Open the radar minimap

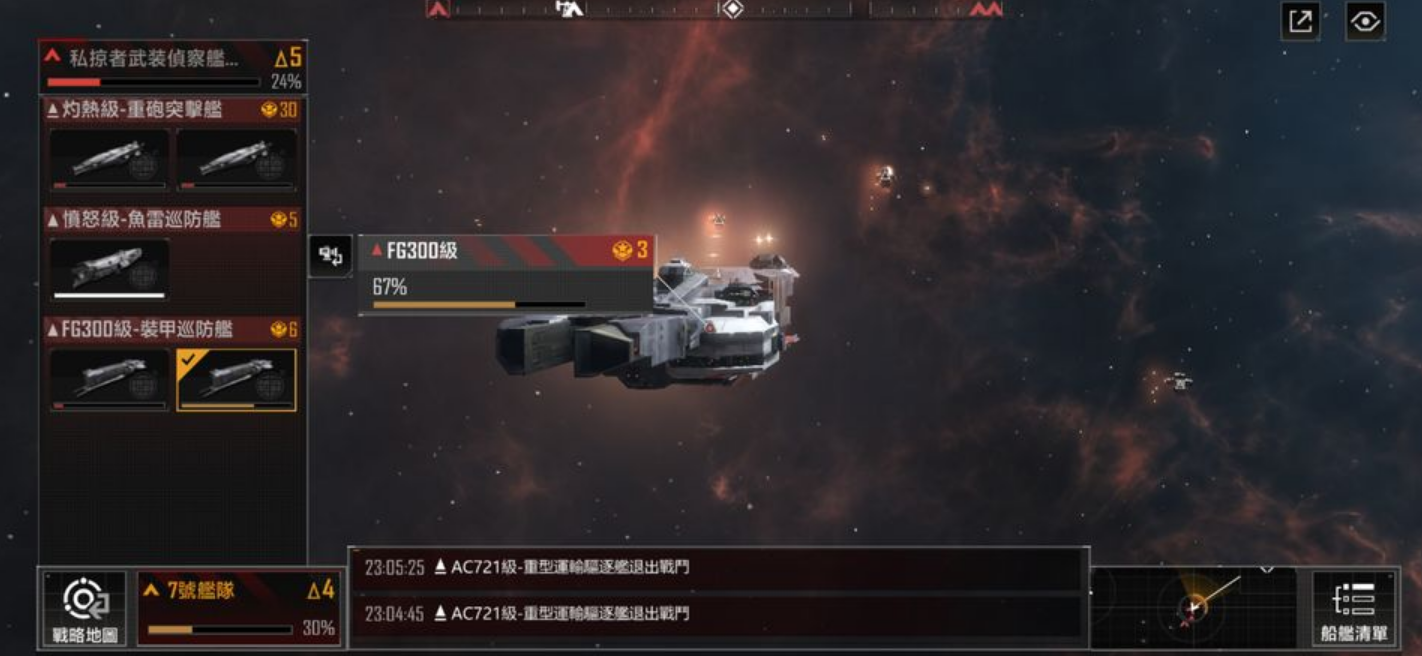(x=1193, y=606)
